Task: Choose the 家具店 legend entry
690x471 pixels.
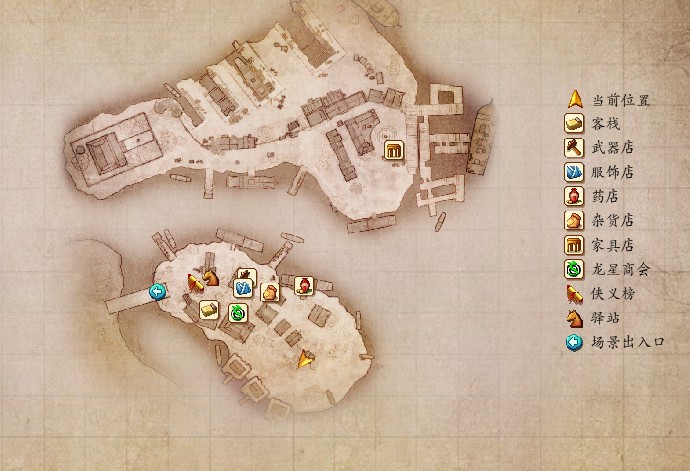Action: [614, 245]
